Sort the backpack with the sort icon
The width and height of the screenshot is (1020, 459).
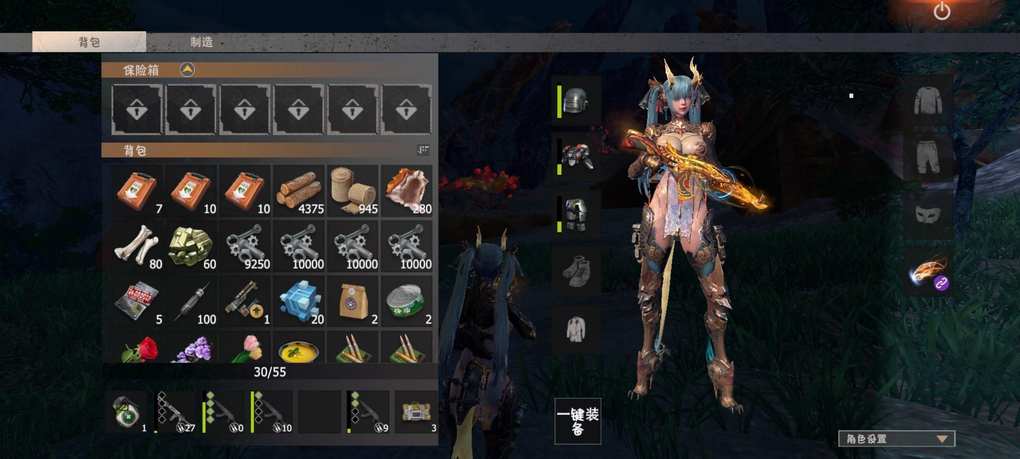pos(423,150)
